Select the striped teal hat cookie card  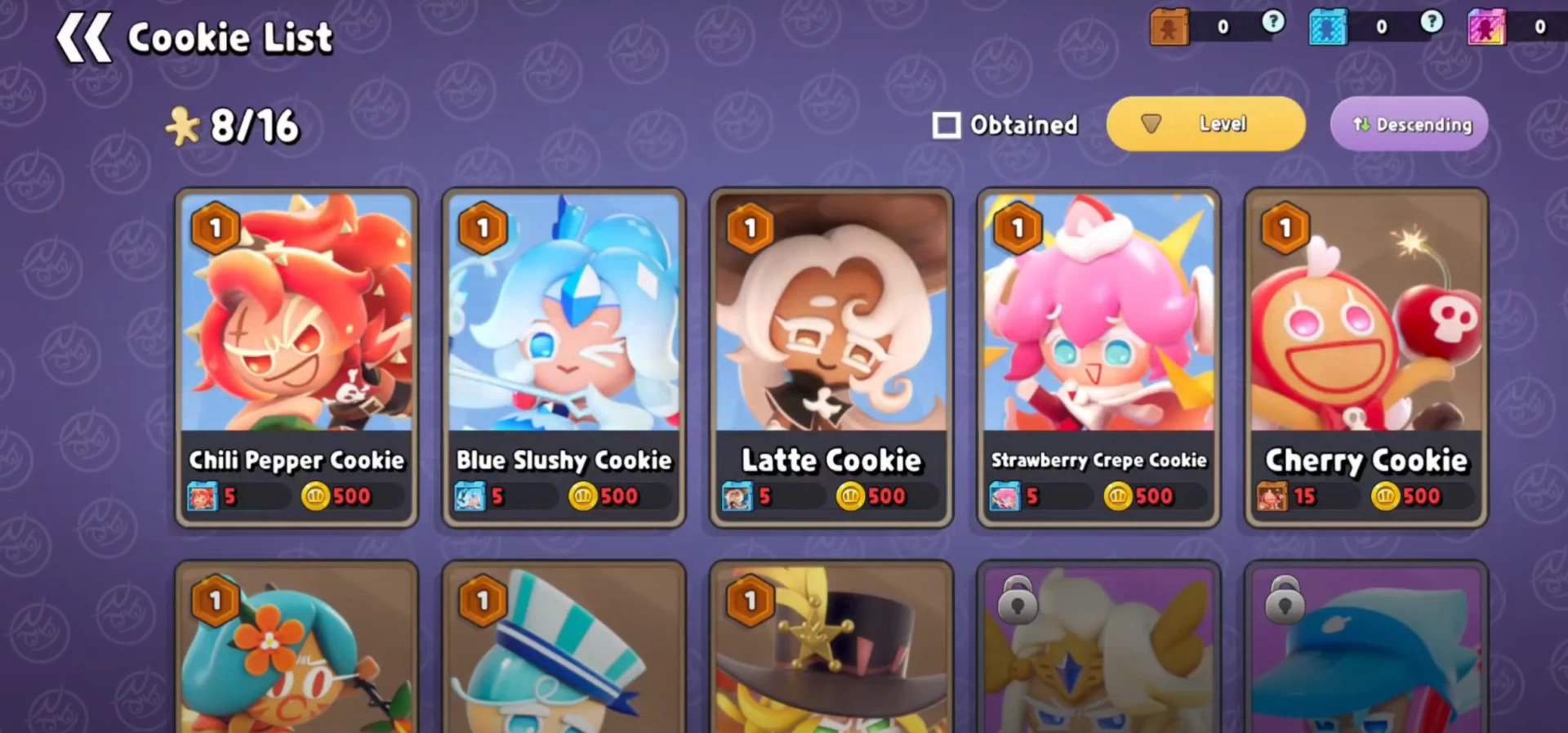563,650
